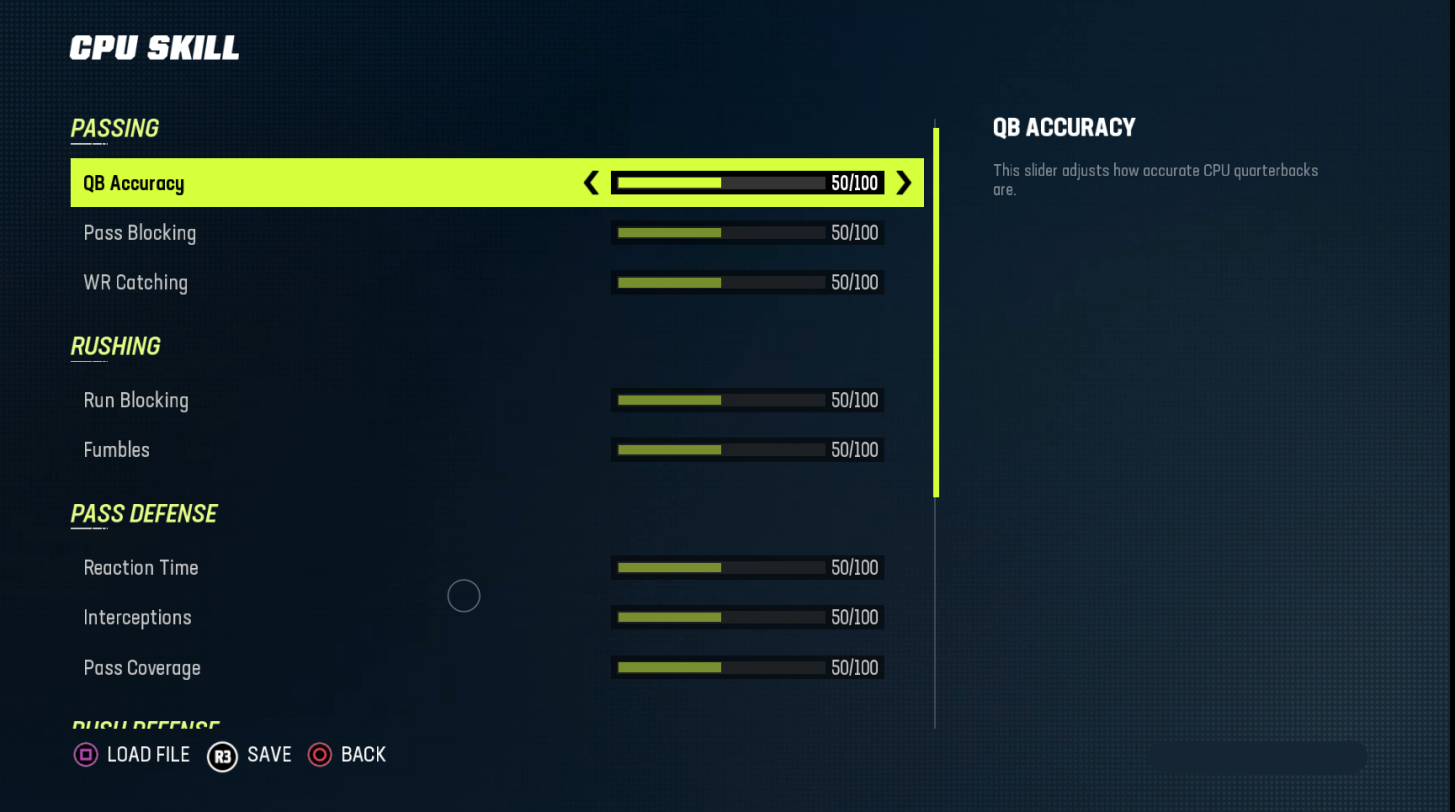This screenshot has width=1455, height=812.
Task: Click the right arrow on QB Accuracy
Action: [x=904, y=183]
